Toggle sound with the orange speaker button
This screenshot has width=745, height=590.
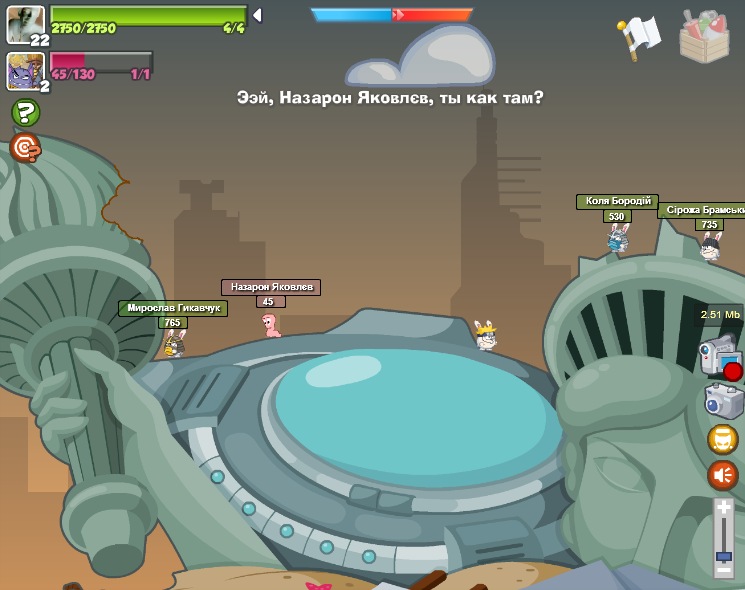[x=723, y=475]
